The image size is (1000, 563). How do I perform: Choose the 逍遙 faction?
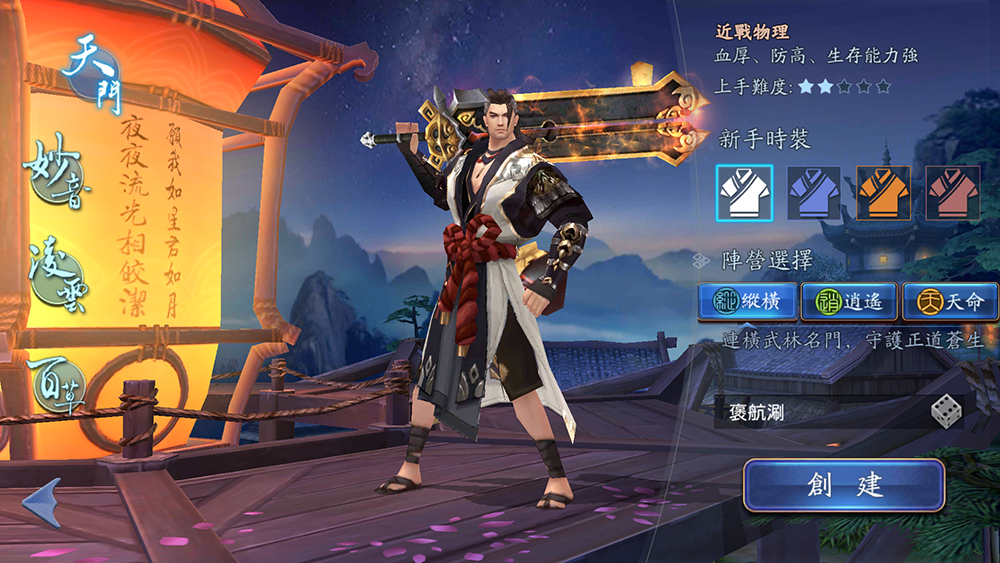[849, 300]
